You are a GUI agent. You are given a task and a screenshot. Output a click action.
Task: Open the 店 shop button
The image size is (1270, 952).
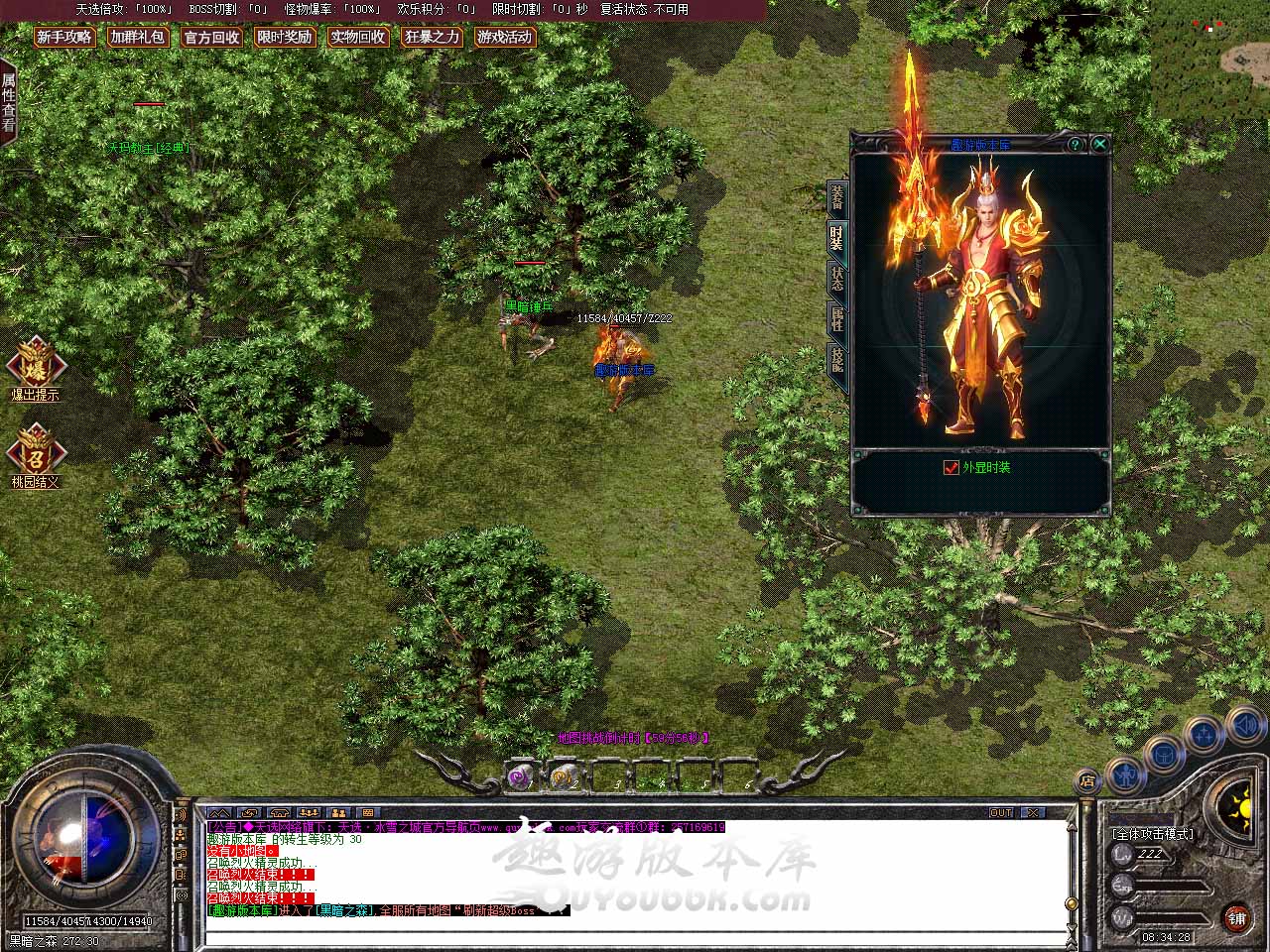pyautogui.click(x=1088, y=780)
